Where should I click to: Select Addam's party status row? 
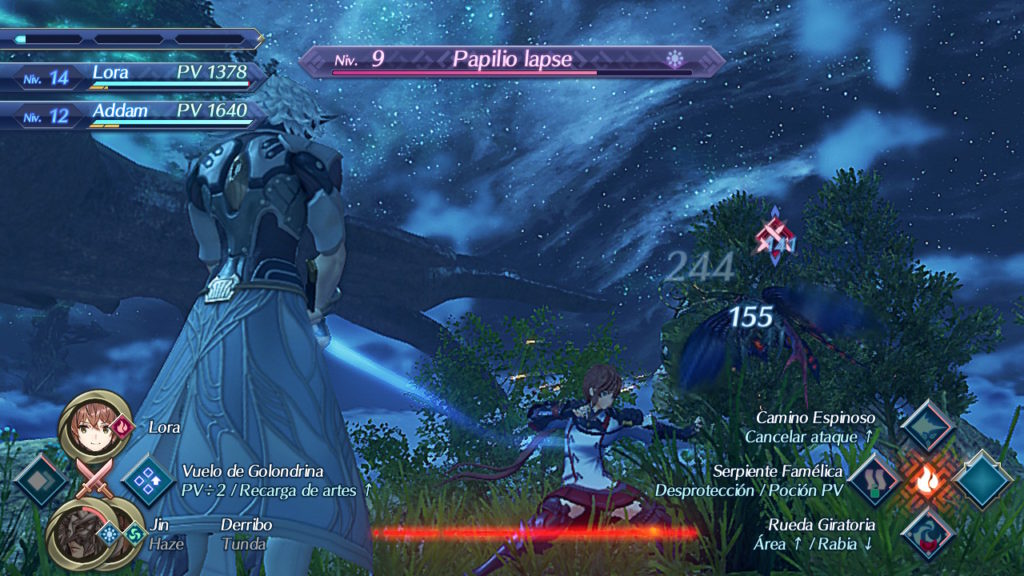pos(135,113)
